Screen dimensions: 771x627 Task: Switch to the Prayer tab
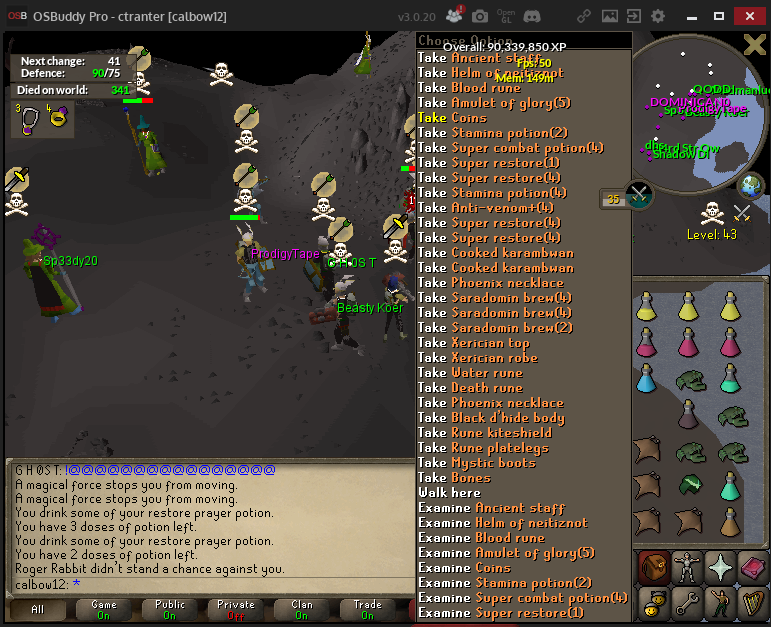(721, 568)
